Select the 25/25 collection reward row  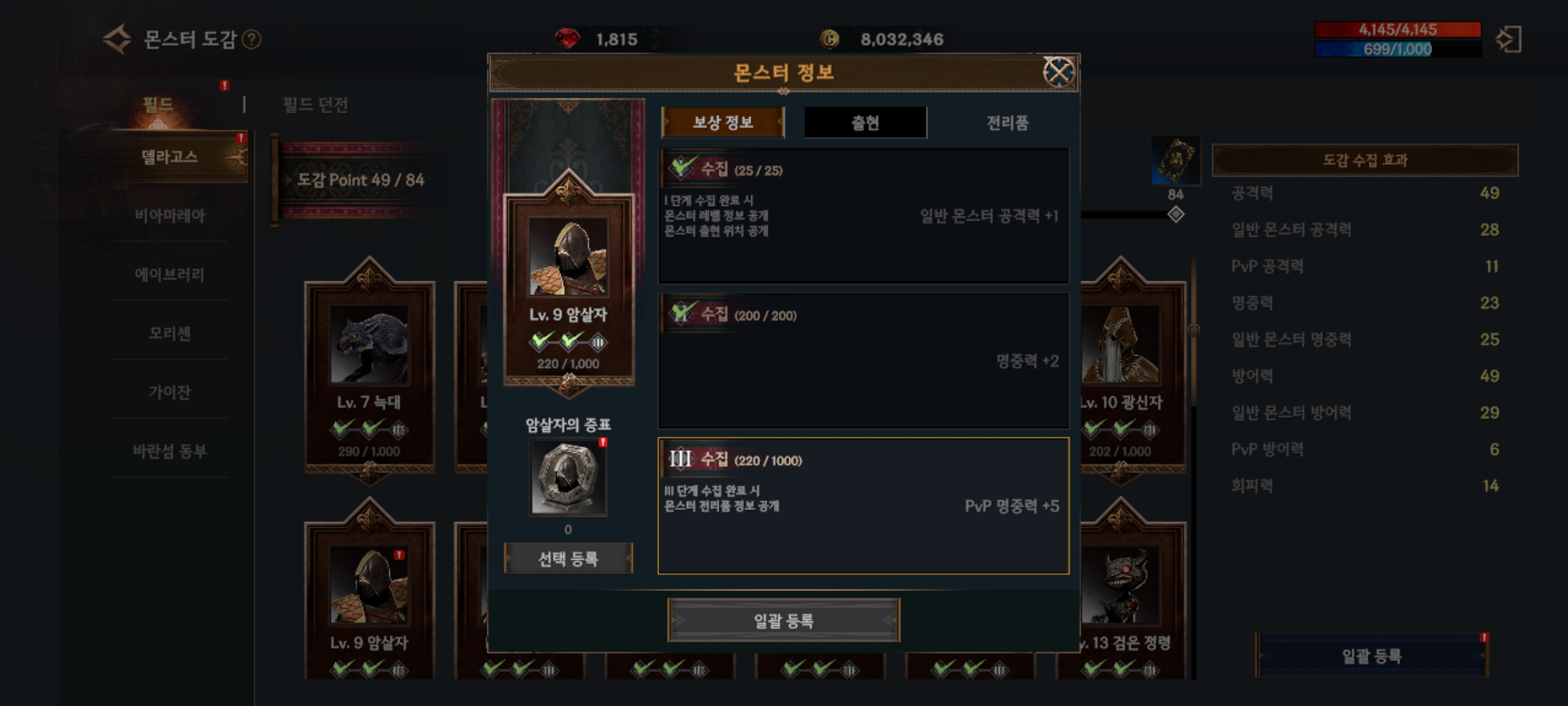pyautogui.click(x=863, y=216)
